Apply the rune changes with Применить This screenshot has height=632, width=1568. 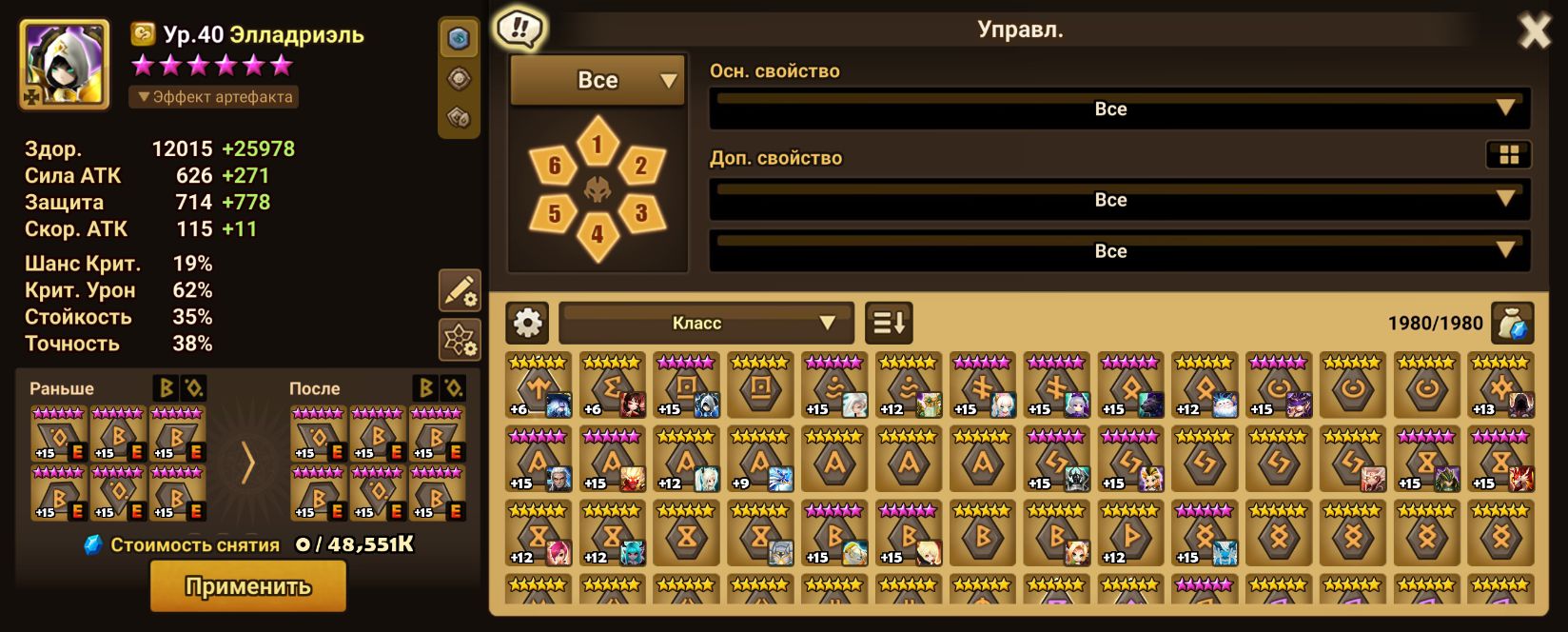click(247, 585)
